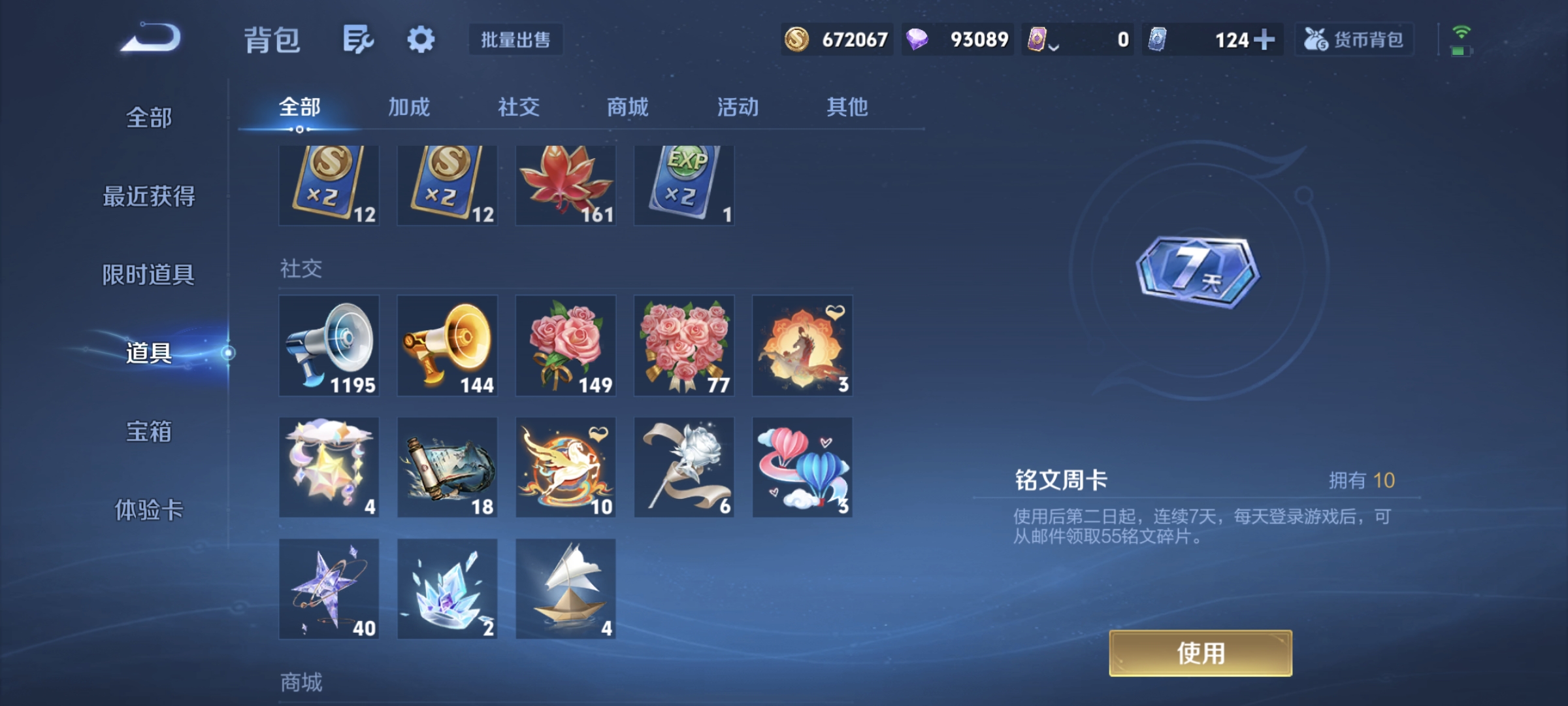This screenshot has height=706, width=1568.
Task: Select the silver rose item
Action: (684, 467)
